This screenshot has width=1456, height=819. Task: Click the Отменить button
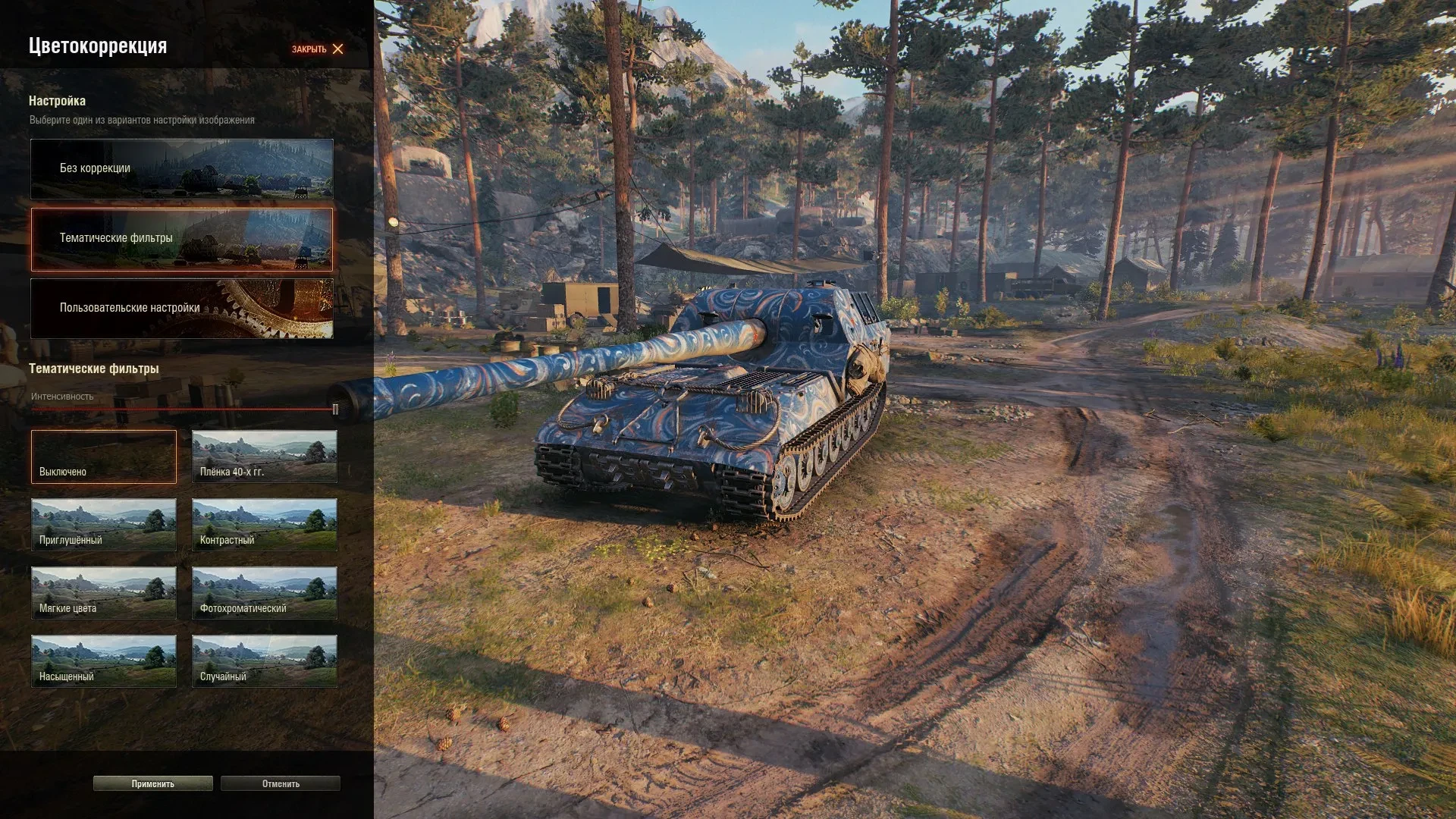coord(281,783)
